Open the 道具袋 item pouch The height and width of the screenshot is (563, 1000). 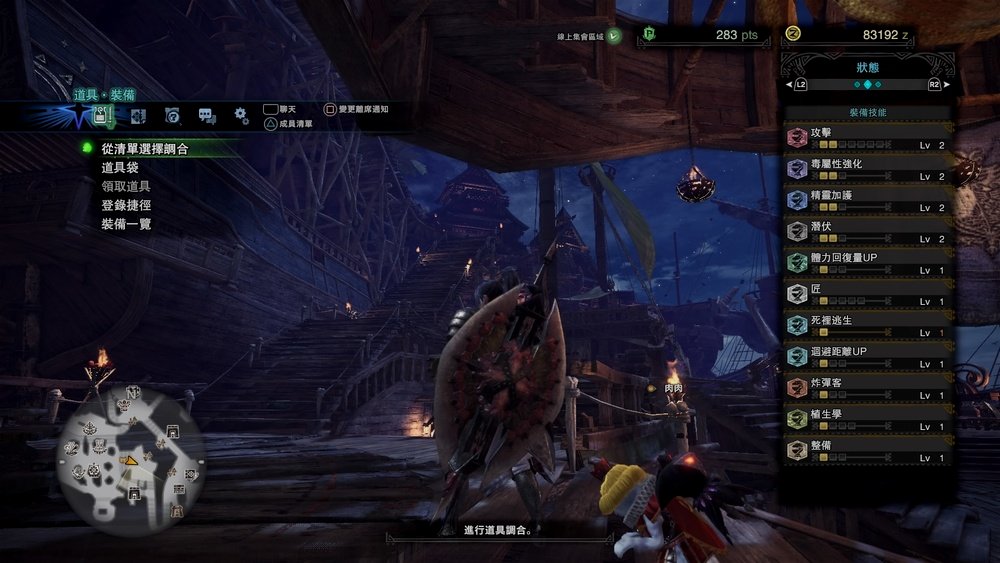(120, 167)
